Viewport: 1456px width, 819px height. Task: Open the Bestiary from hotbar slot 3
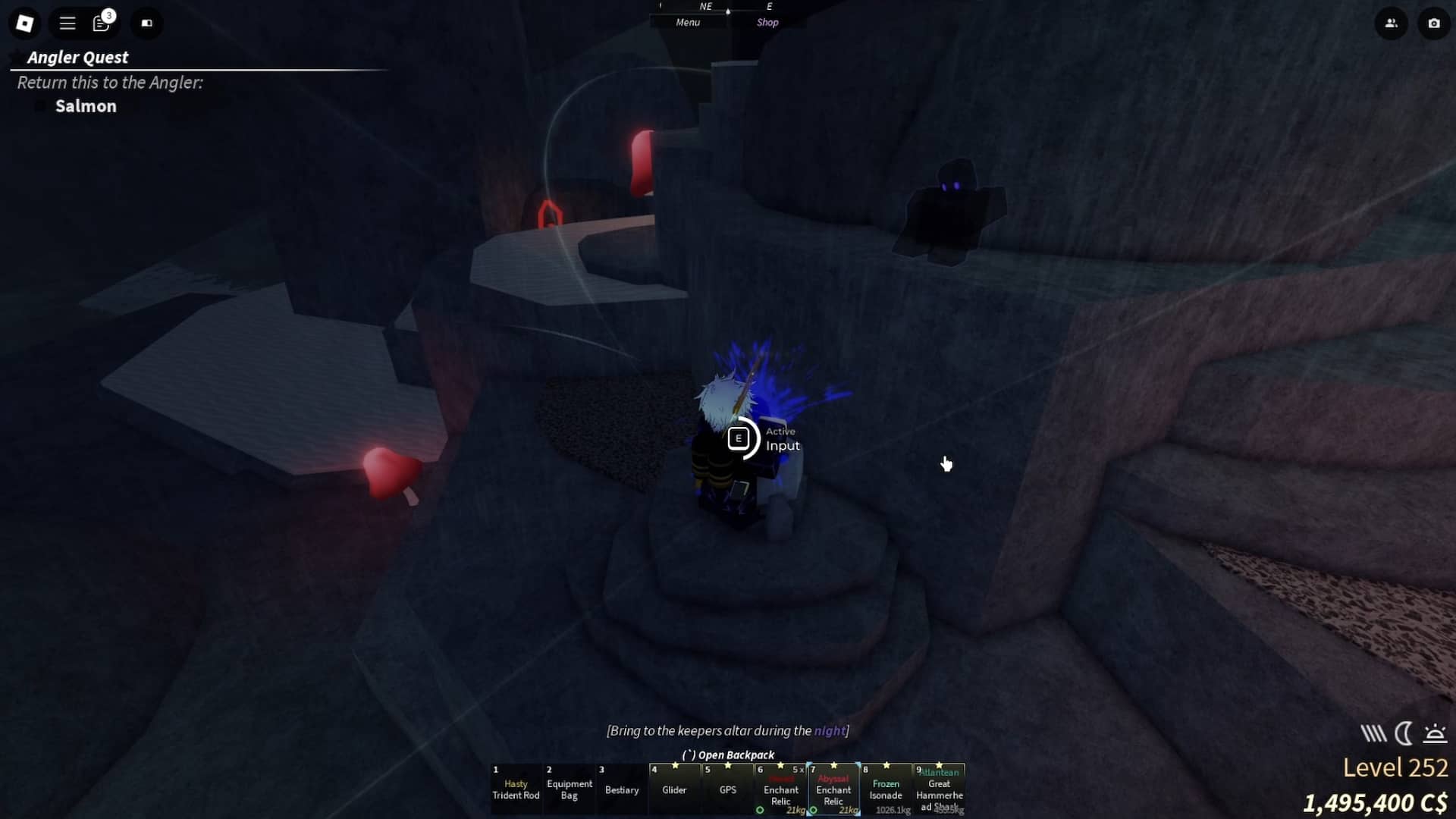click(x=621, y=790)
